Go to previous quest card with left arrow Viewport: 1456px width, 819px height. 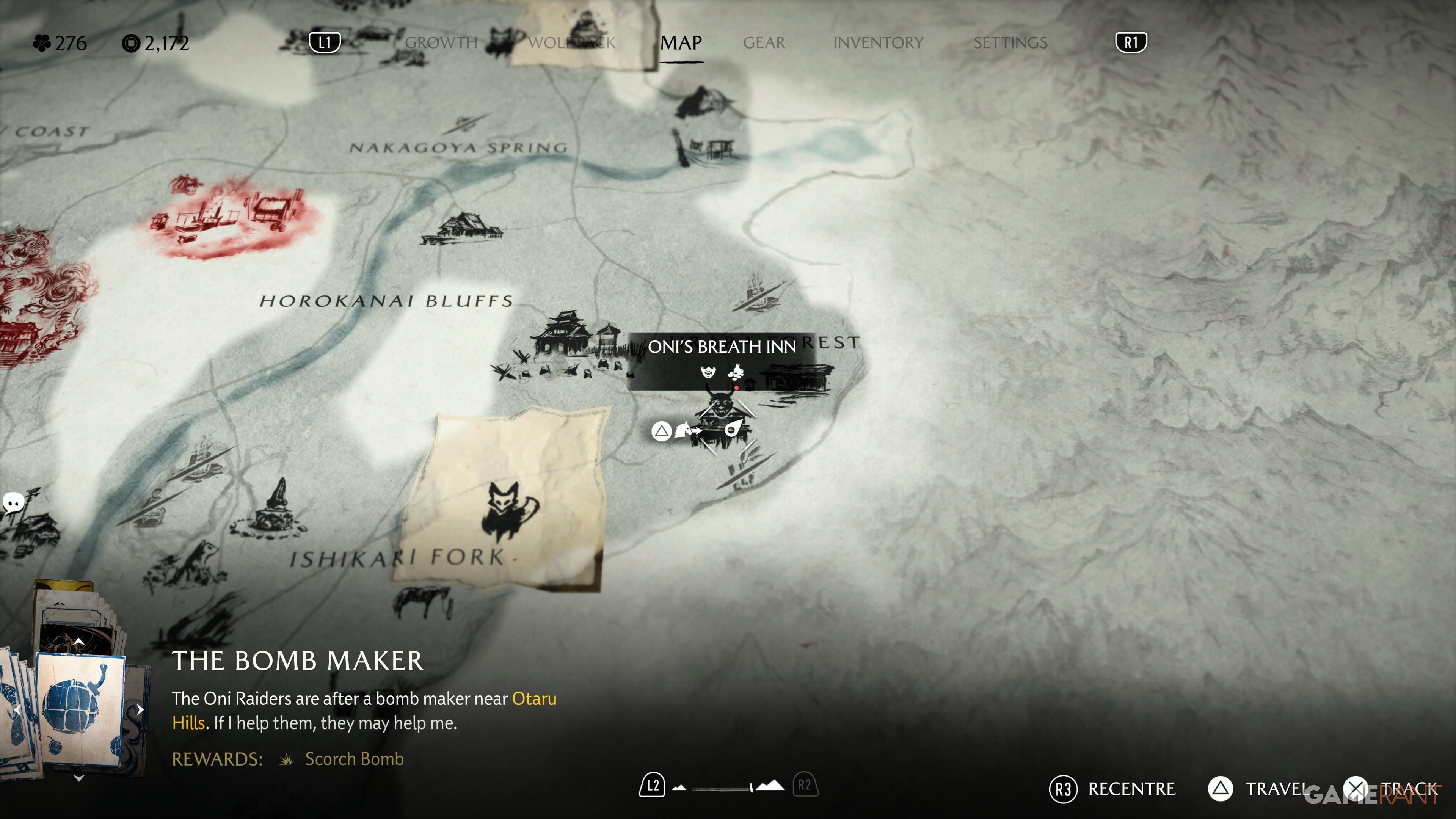[x=17, y=709]
